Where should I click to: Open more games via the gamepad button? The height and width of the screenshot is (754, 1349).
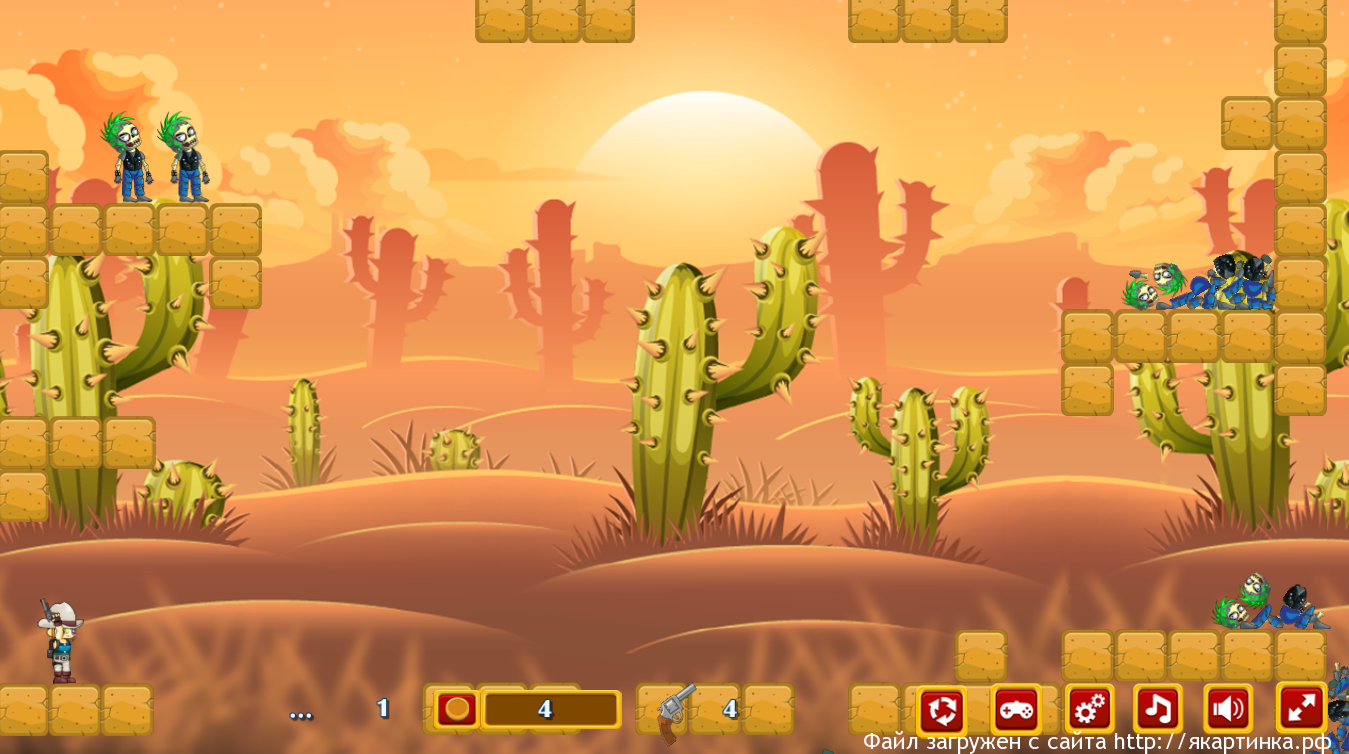(1016, 710)
